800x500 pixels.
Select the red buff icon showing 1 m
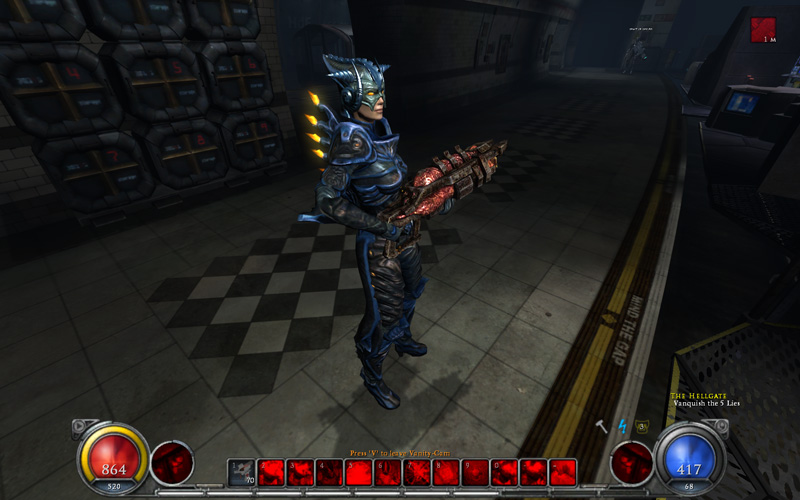[x=763, y=29]
